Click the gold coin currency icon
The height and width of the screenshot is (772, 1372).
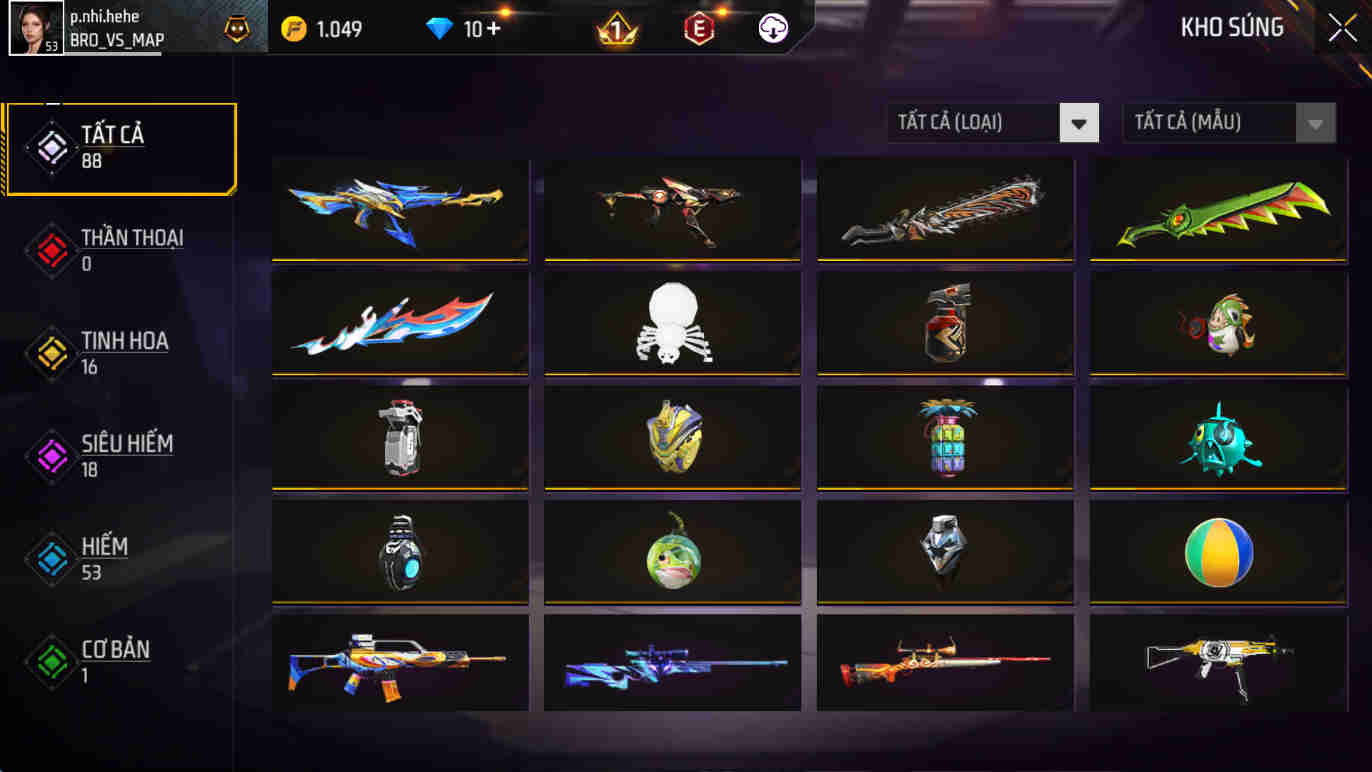pos(292,28)
